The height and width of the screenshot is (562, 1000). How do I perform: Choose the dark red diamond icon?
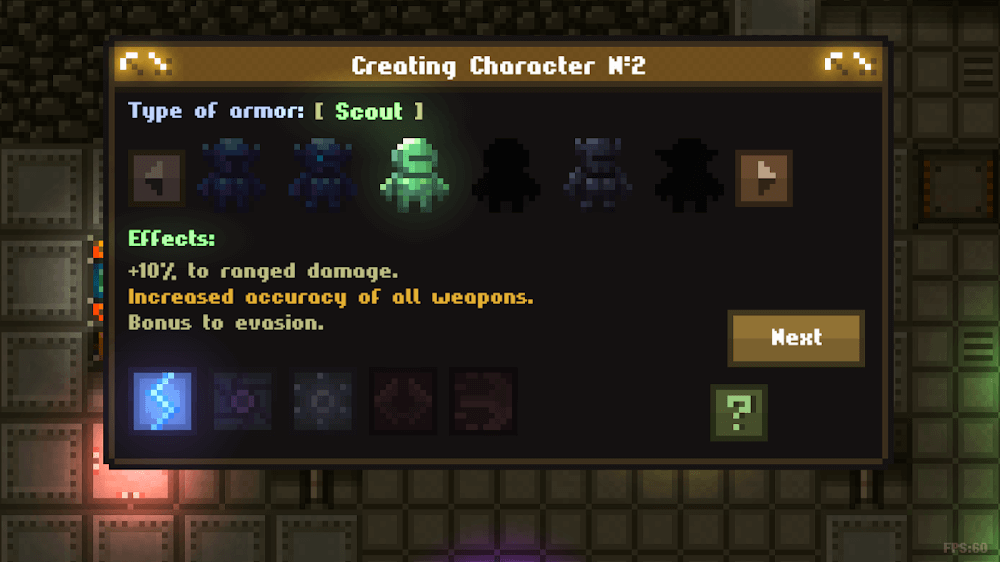(403, 400)
